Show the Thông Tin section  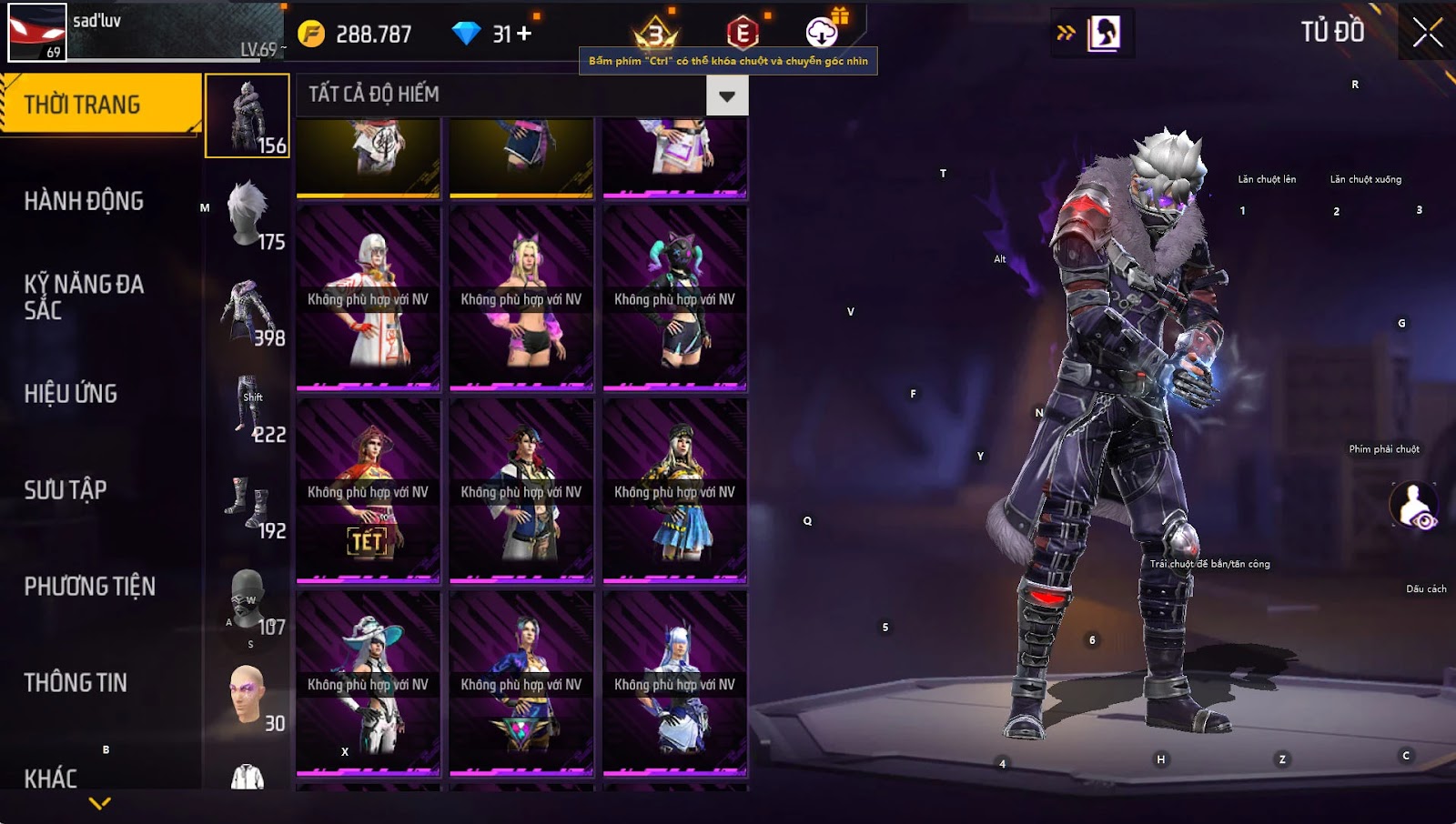click(76, 683)
